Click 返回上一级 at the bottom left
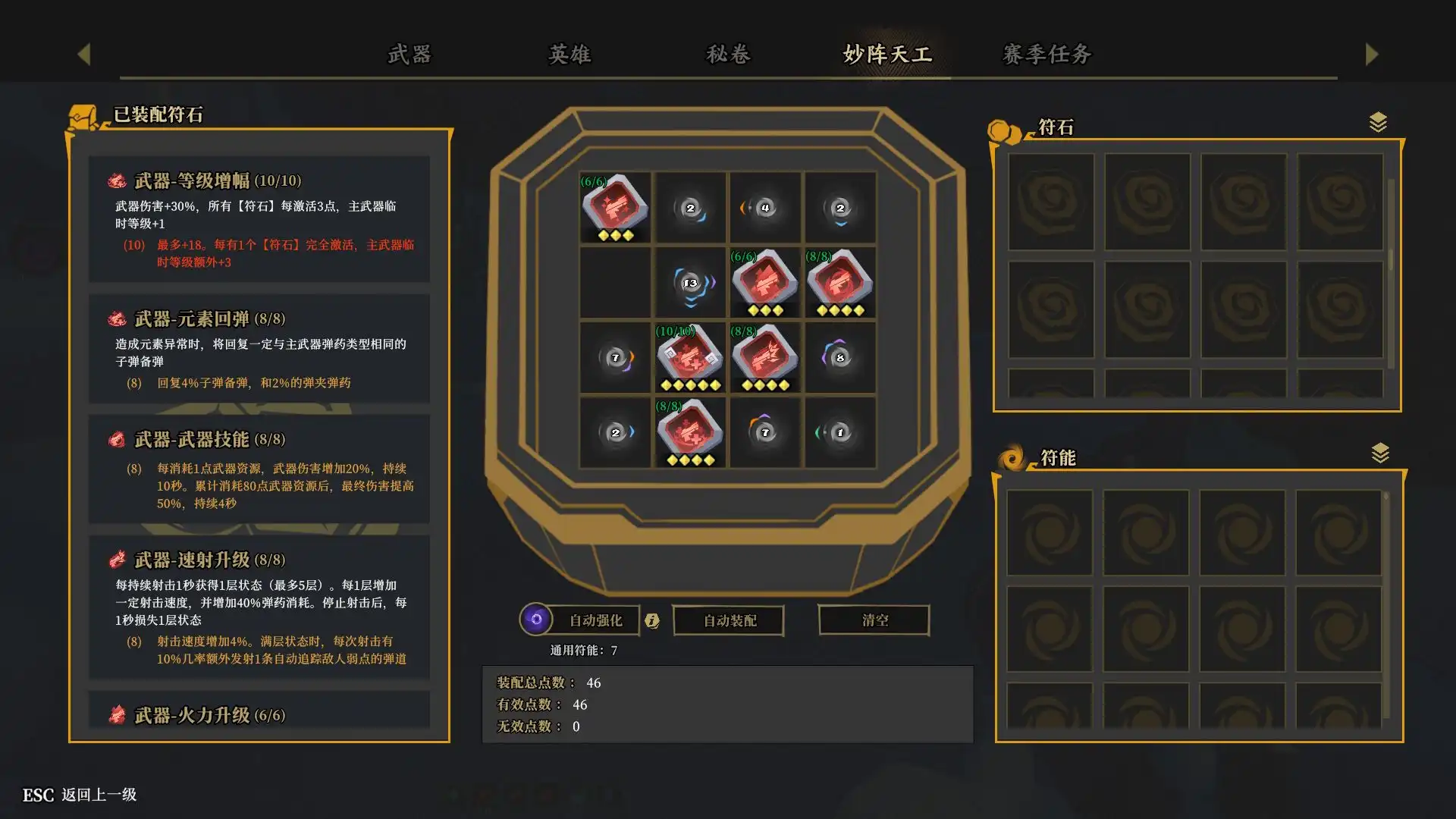This screenshot has height=819, width=1456. coord(99,795)
